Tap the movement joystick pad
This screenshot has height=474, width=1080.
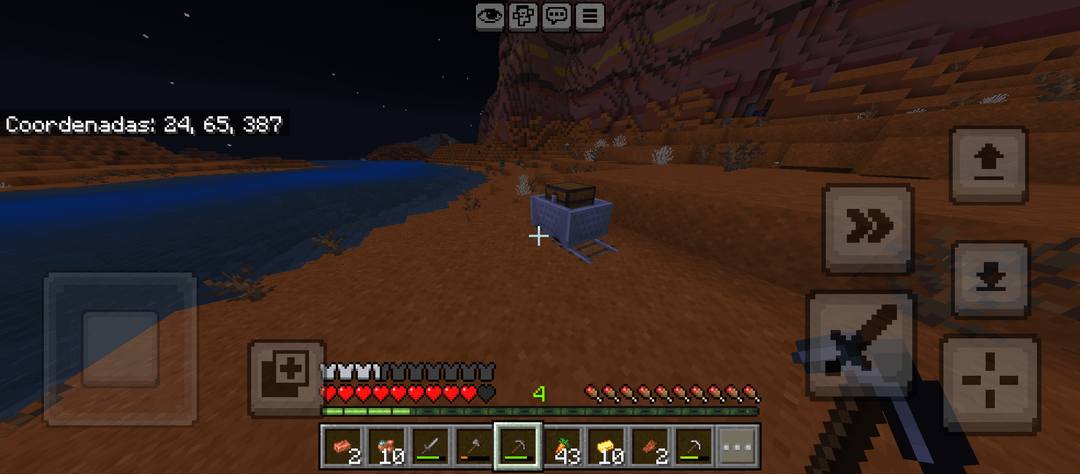pyautogui.click(x=120, y=349)
